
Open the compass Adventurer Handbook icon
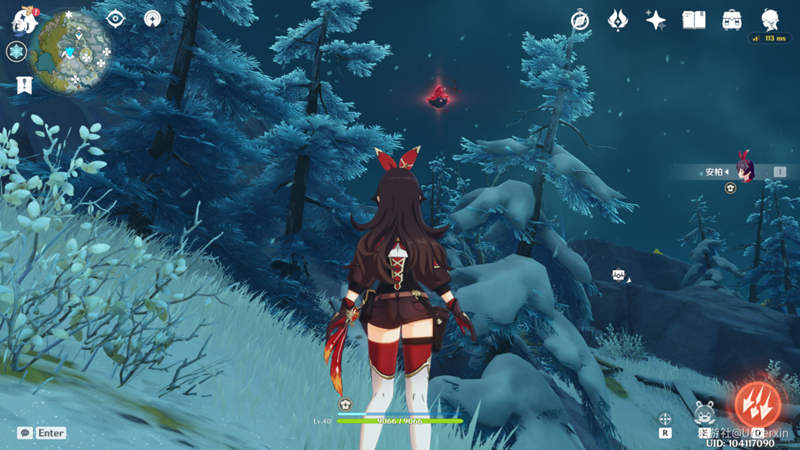580,20
